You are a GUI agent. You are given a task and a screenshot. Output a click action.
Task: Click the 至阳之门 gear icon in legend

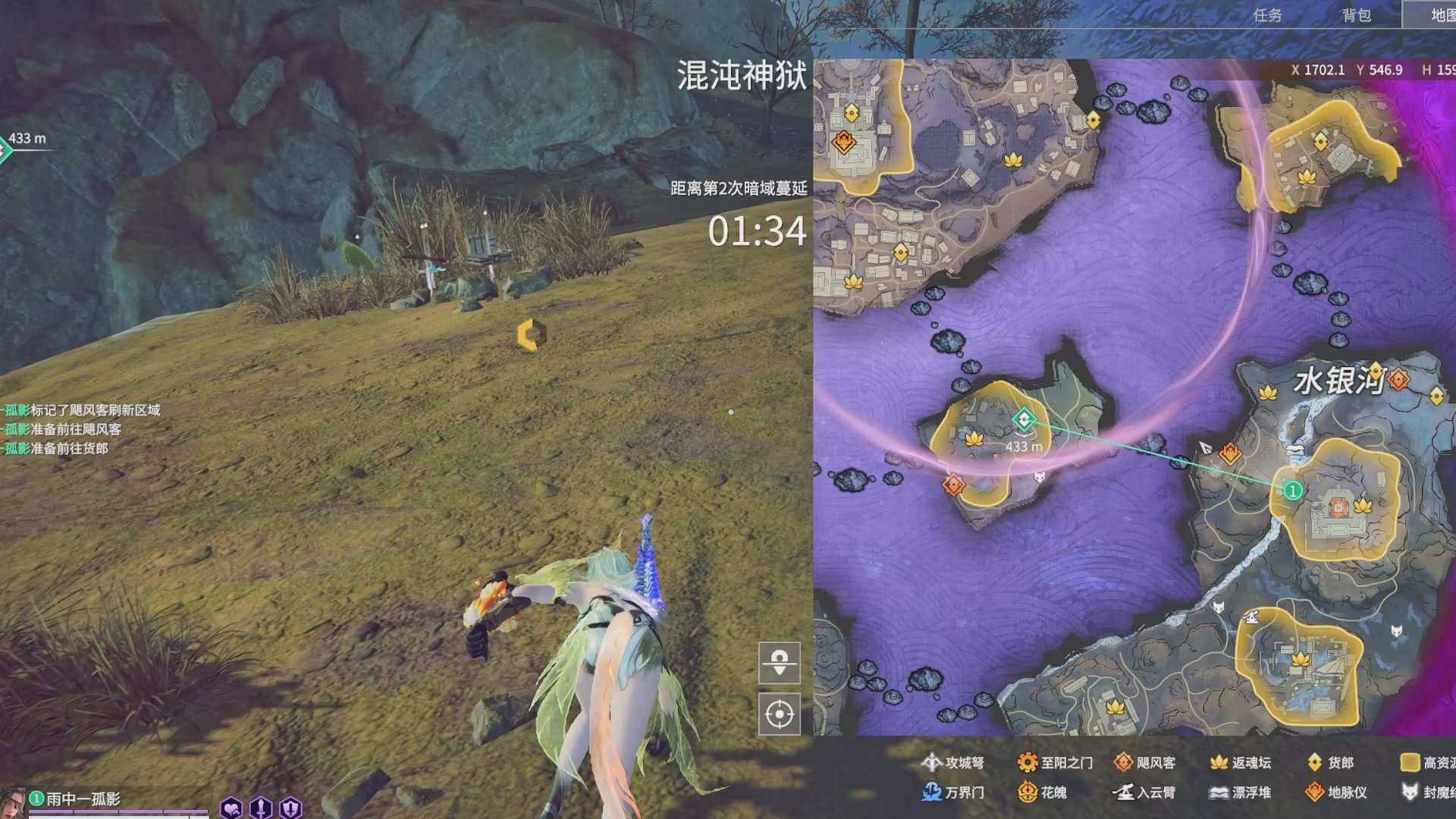click(x=1028, y=763)
